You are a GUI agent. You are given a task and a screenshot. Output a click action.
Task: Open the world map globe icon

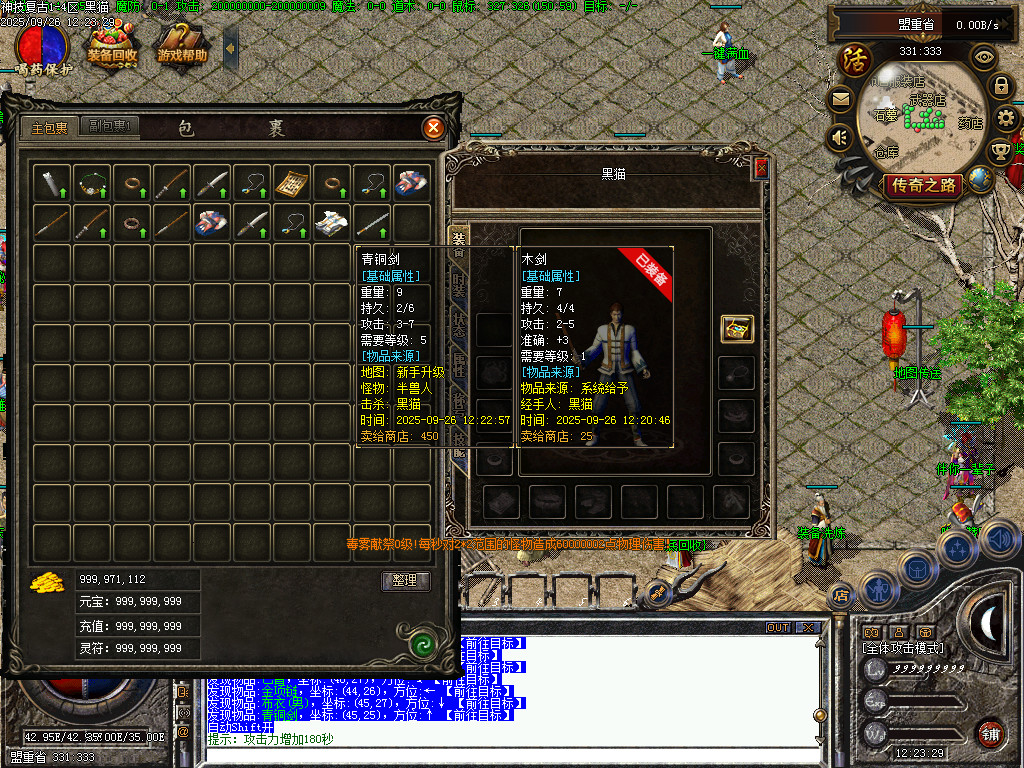[982, 179]
